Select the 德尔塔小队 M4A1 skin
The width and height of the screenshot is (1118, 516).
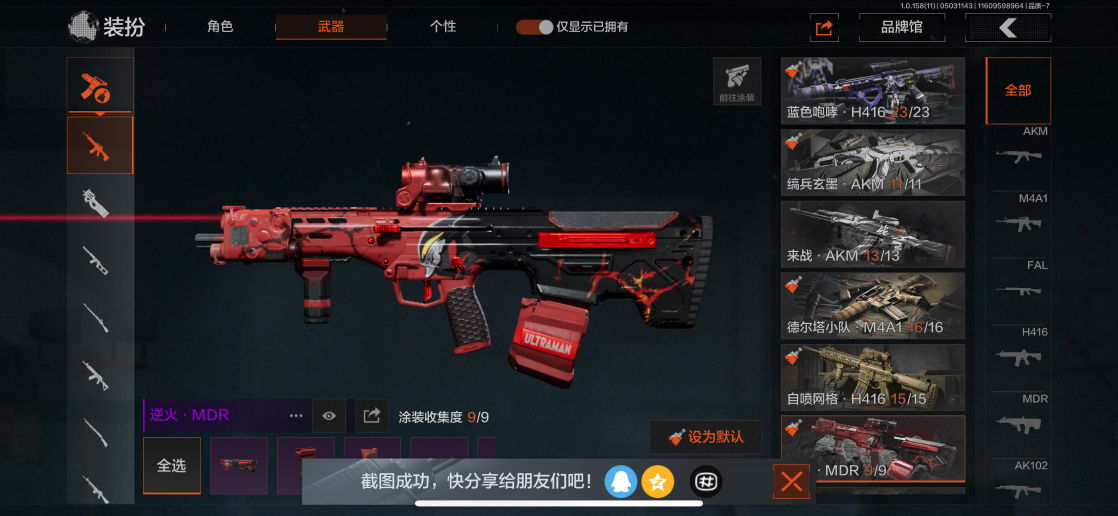tap(873, 305)
